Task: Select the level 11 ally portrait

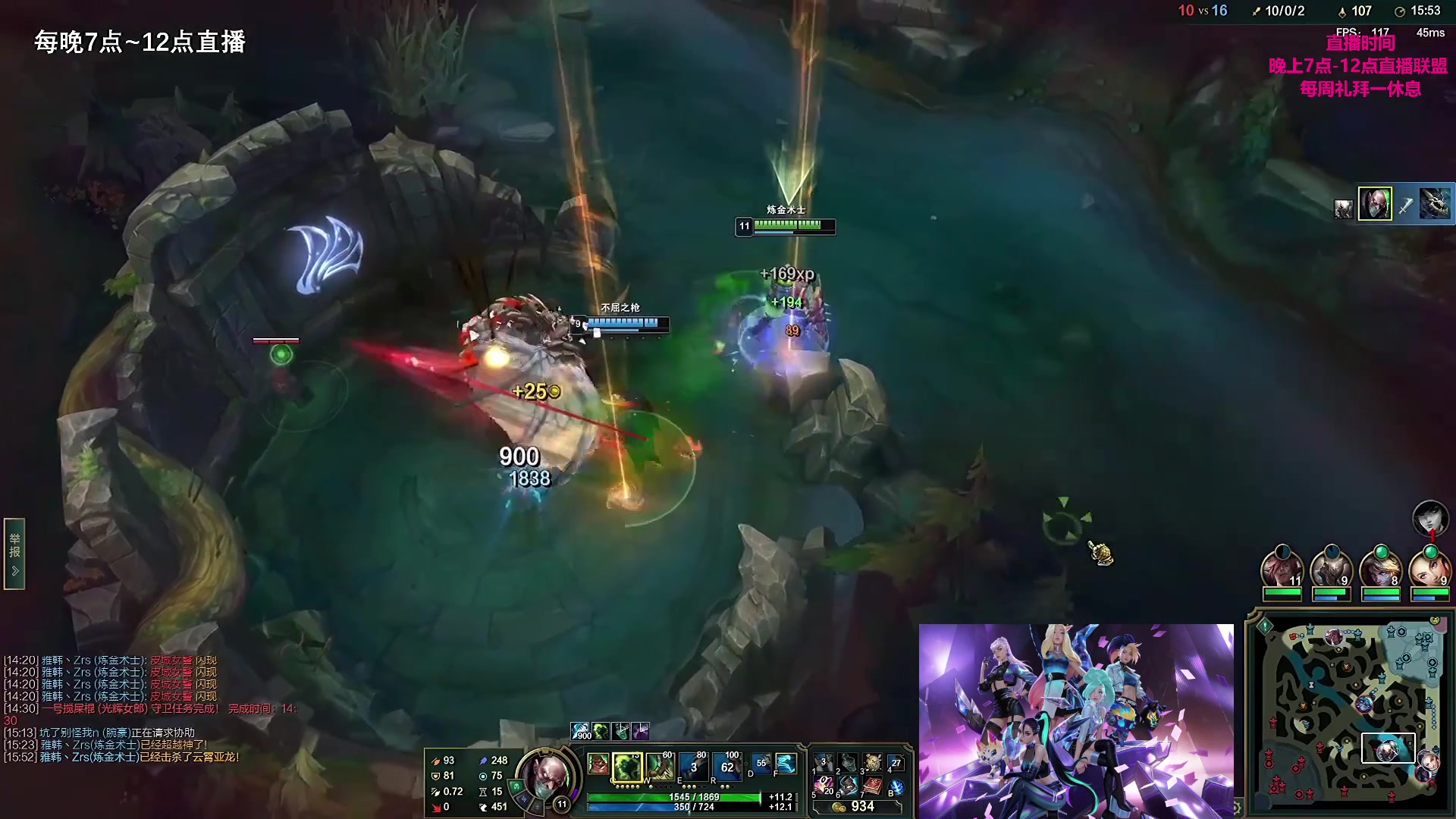Action: (1282, 570)
